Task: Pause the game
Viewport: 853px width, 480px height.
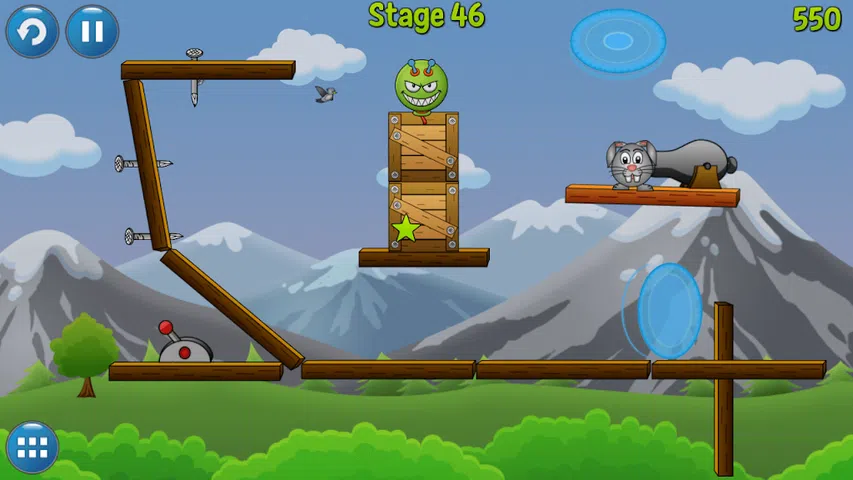Action: point(92,32)
